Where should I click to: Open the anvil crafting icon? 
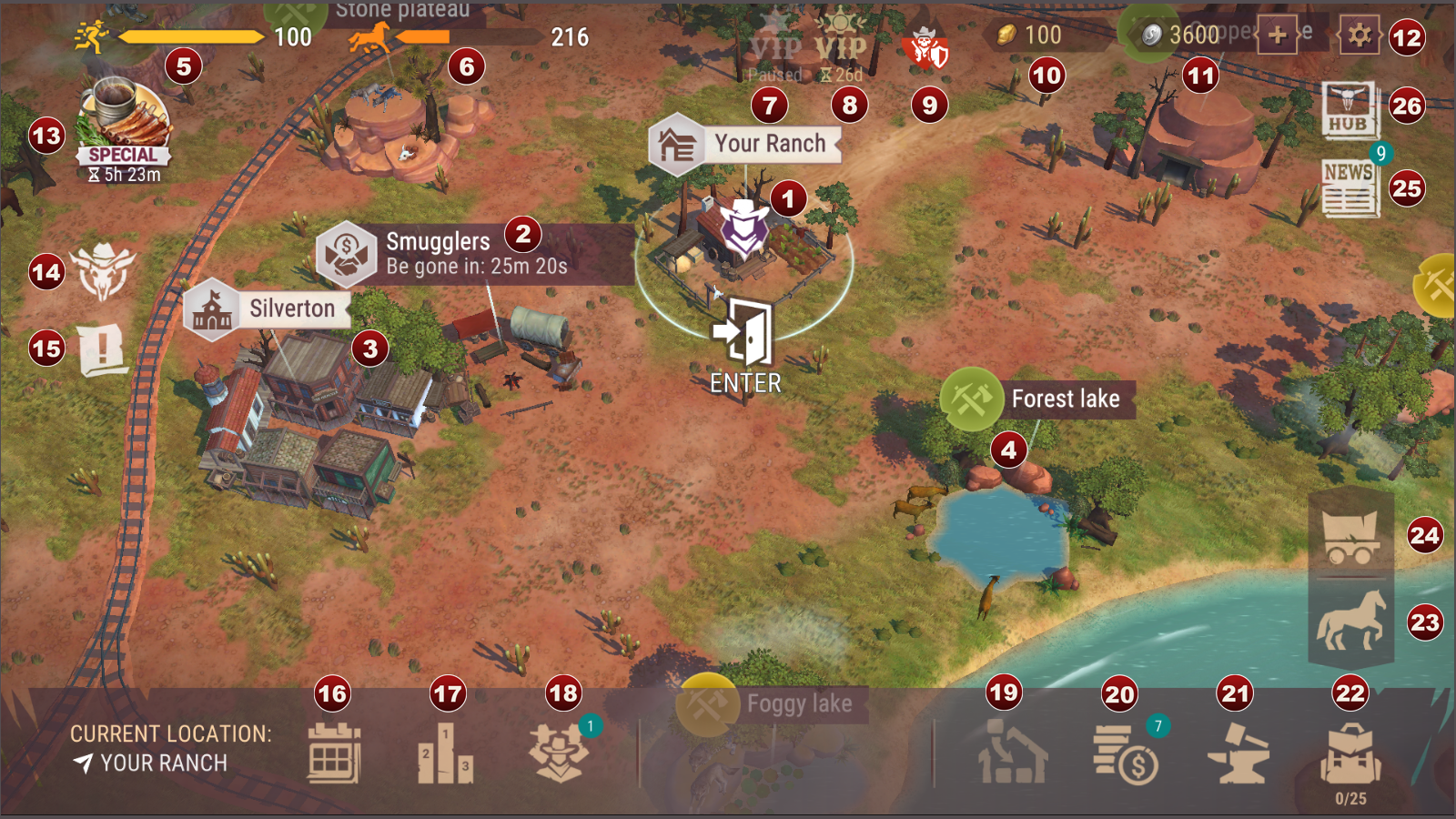(1238, 753)
